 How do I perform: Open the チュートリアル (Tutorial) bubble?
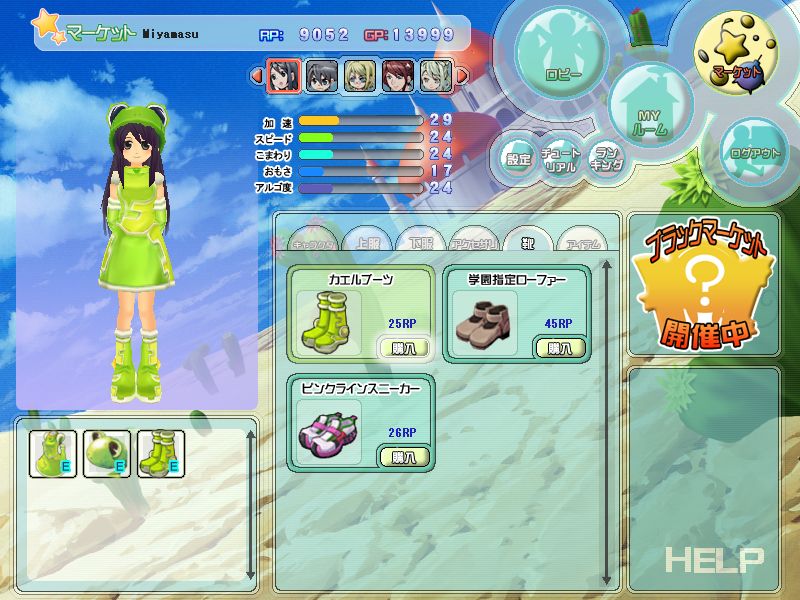[x=561, y=160]
